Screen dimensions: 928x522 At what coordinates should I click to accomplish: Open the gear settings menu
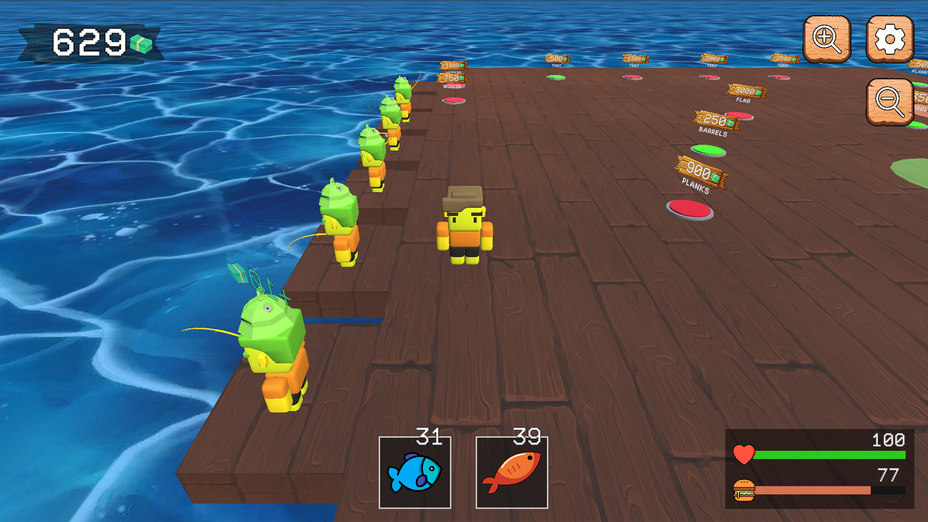889,40
